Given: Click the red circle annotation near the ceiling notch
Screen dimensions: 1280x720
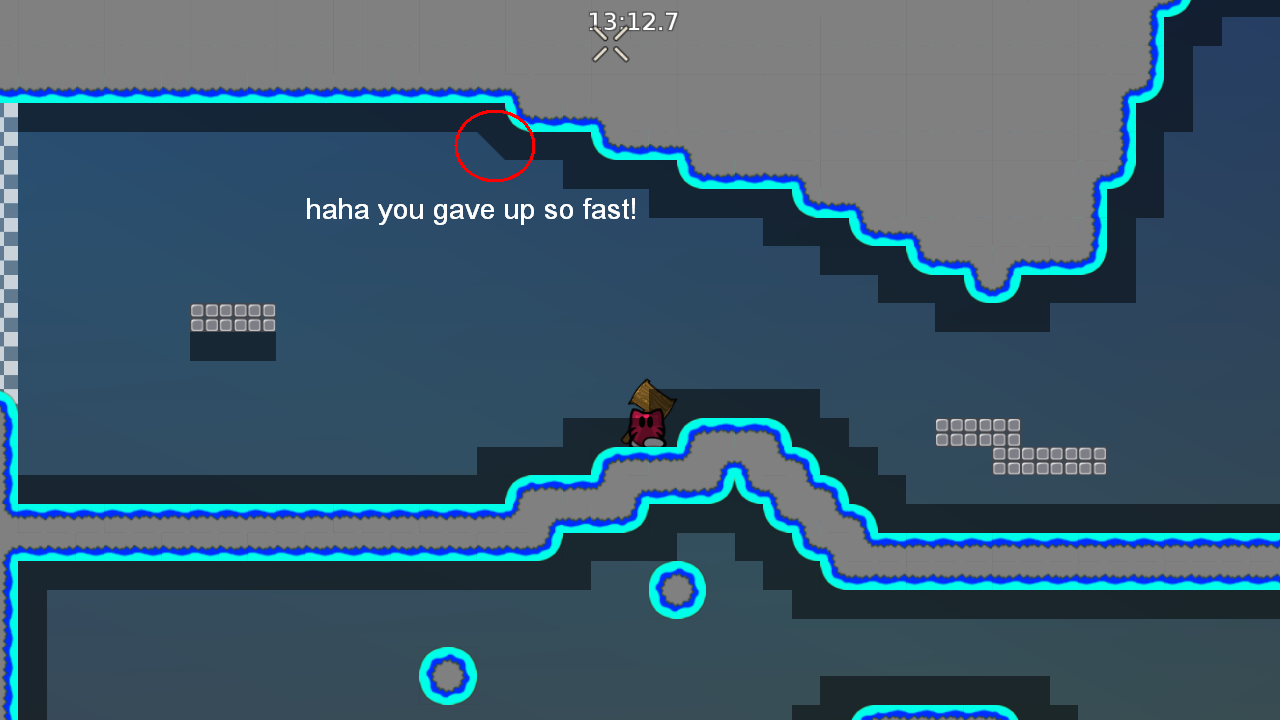Looking at the screenshot, I should click(495, 146).
